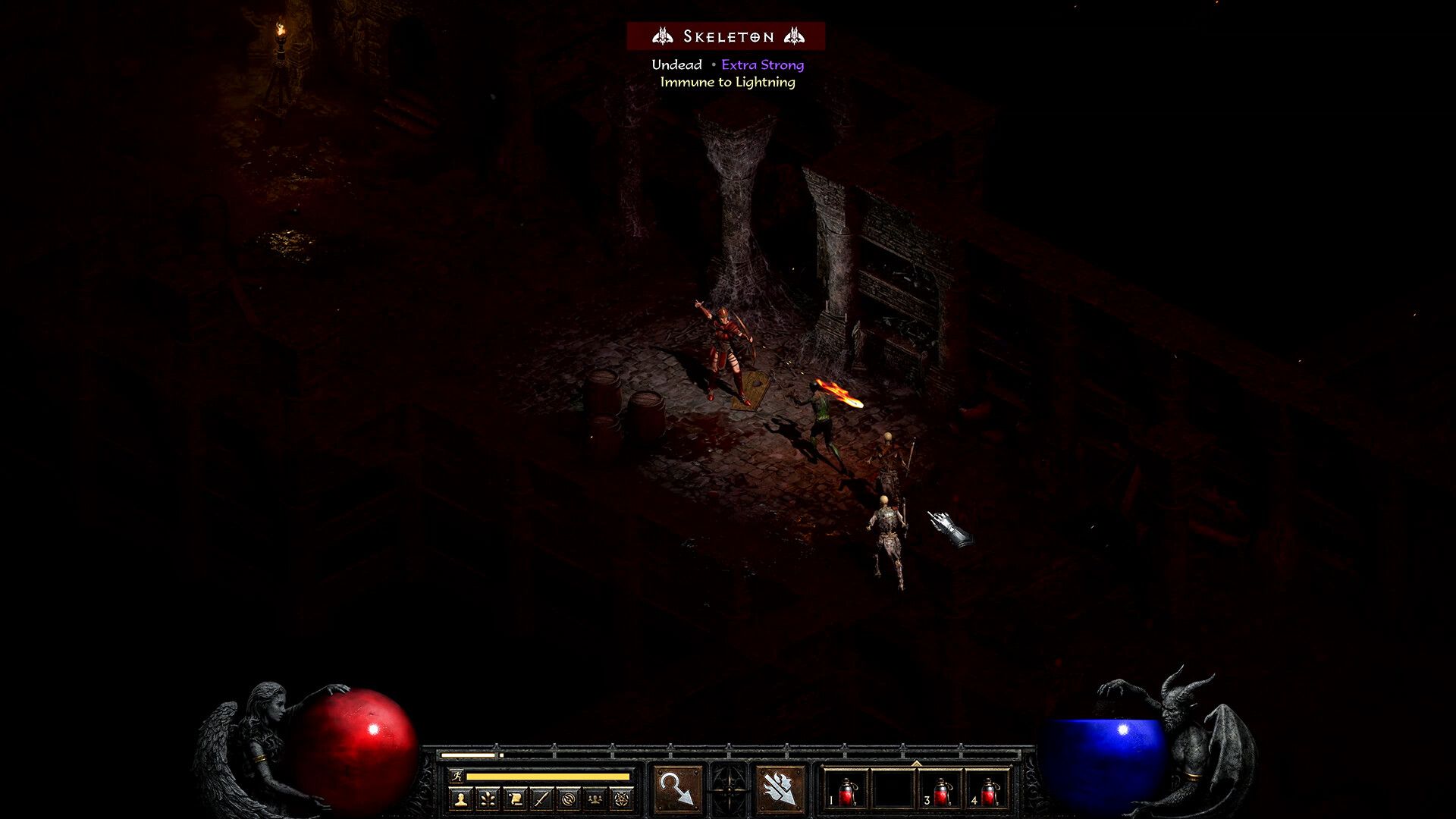1456x819 pixels.
Task: Select the right-click Fire Arrow skill
Action: 780,789
